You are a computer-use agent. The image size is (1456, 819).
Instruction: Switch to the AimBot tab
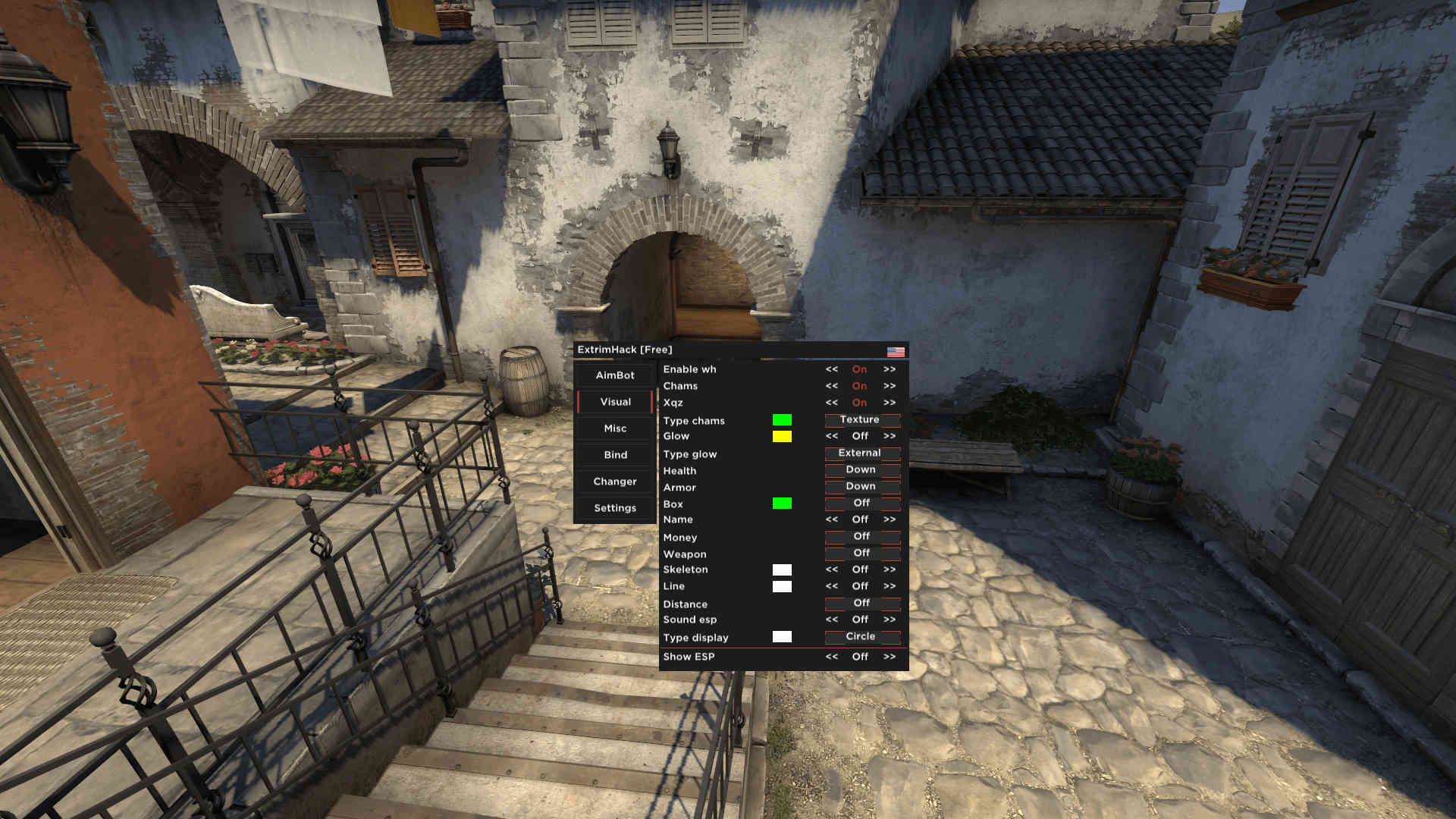click(x=613, y=375)
